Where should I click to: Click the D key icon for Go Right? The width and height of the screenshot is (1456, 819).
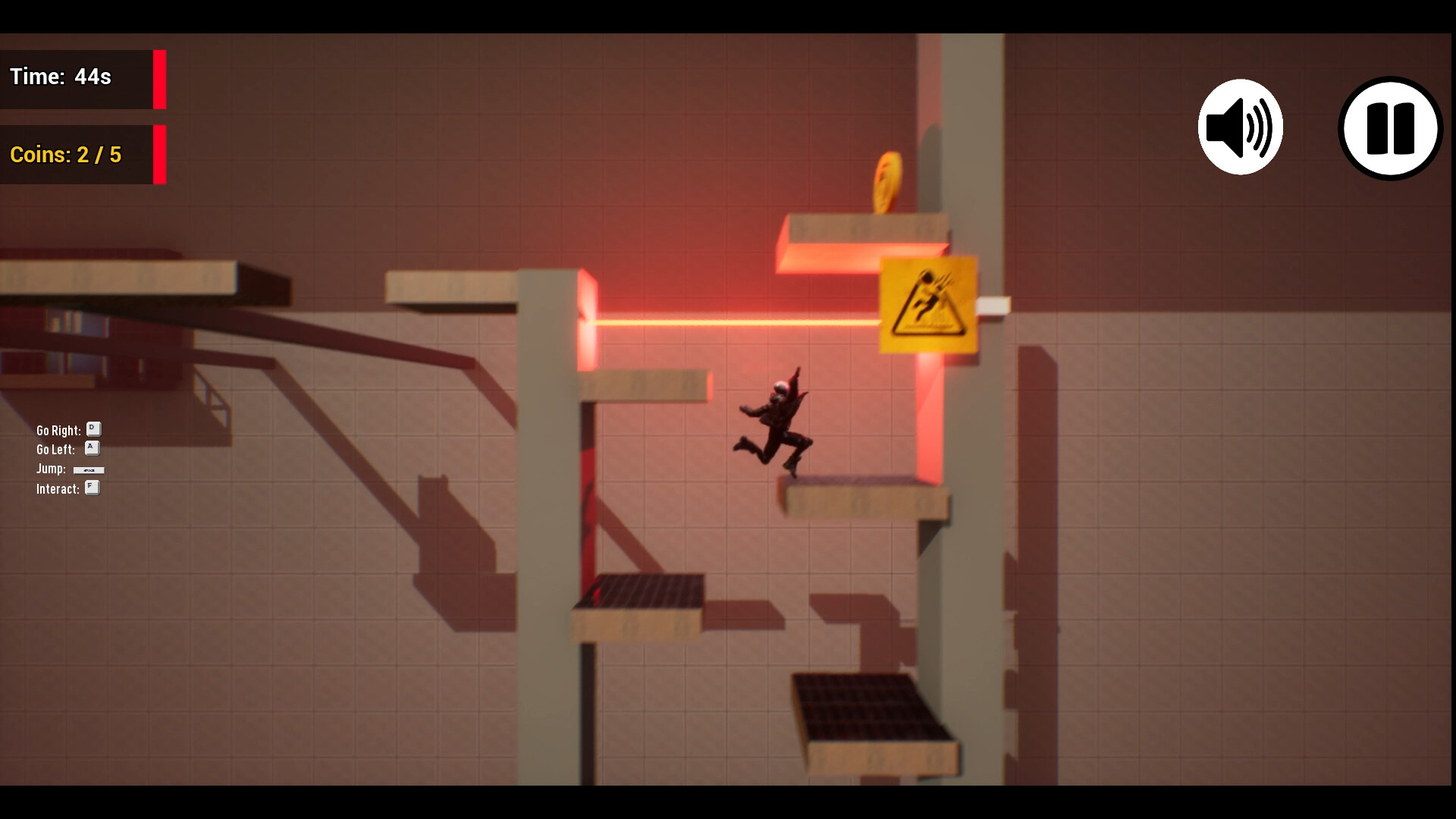pyautogui.click(x=93, y=429)
